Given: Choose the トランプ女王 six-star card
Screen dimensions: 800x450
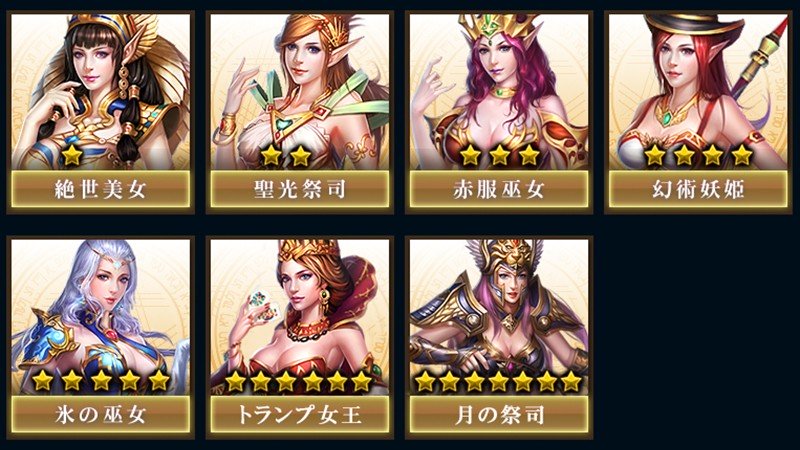Looking at the screenshot, I should [300, 336].
